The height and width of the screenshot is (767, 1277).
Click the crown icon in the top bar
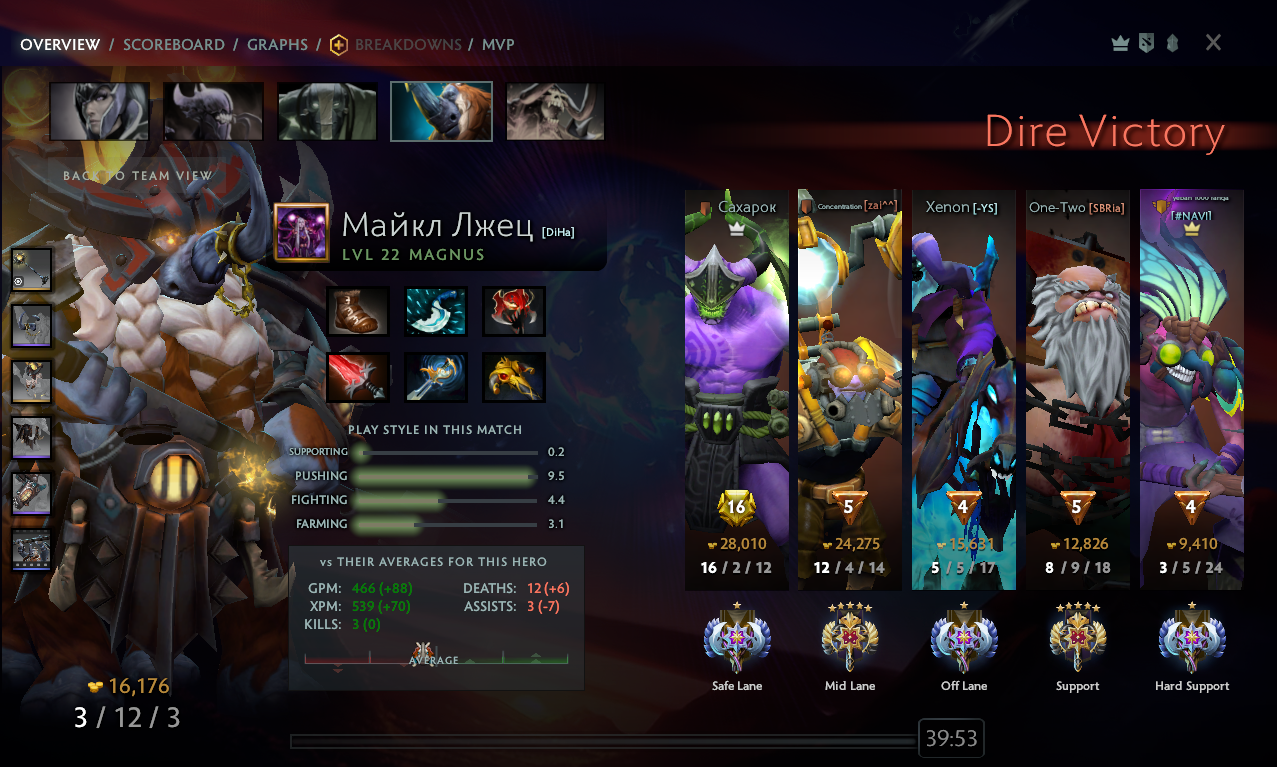coord(1120,43)
